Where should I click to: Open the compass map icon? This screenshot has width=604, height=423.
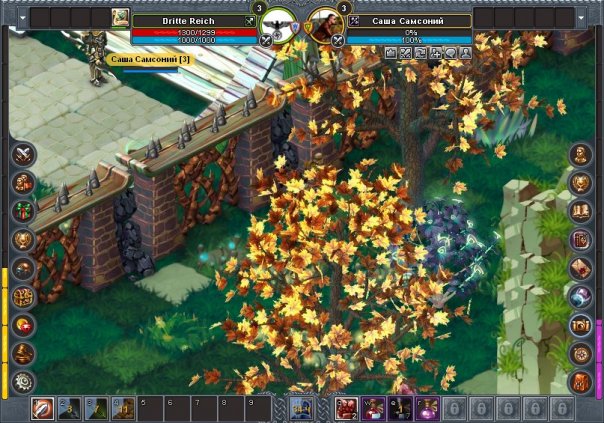tap(580, 352)
